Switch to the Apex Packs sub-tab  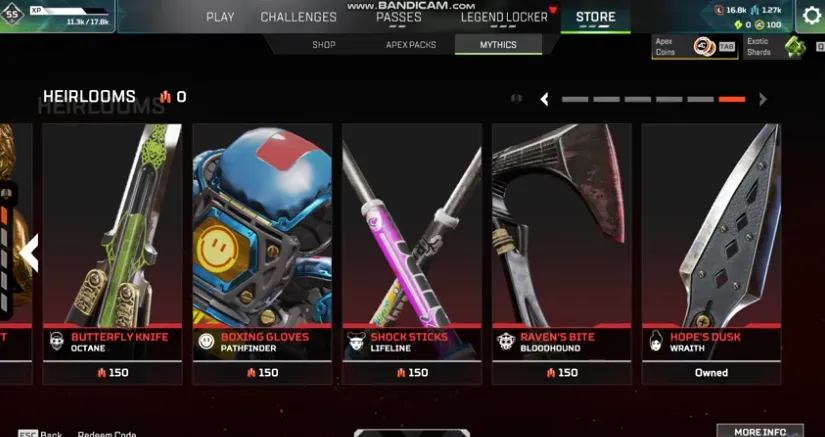coord(411,45)
